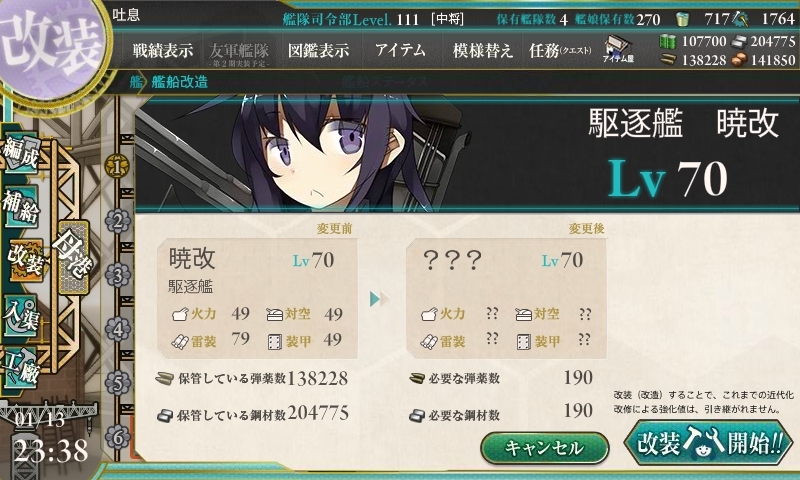Go to 工廠 factory screen
The image size is (800, 480).
point(24,362)
